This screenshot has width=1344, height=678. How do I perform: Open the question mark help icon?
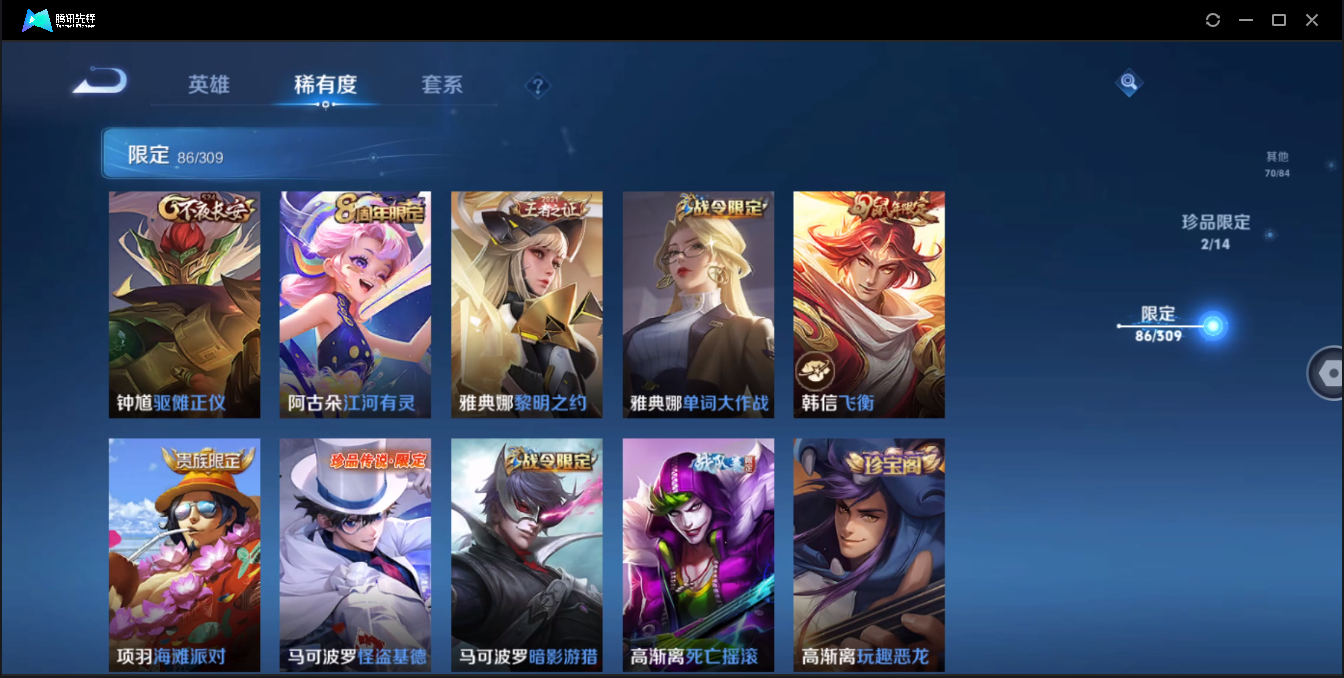coord(538,86)
